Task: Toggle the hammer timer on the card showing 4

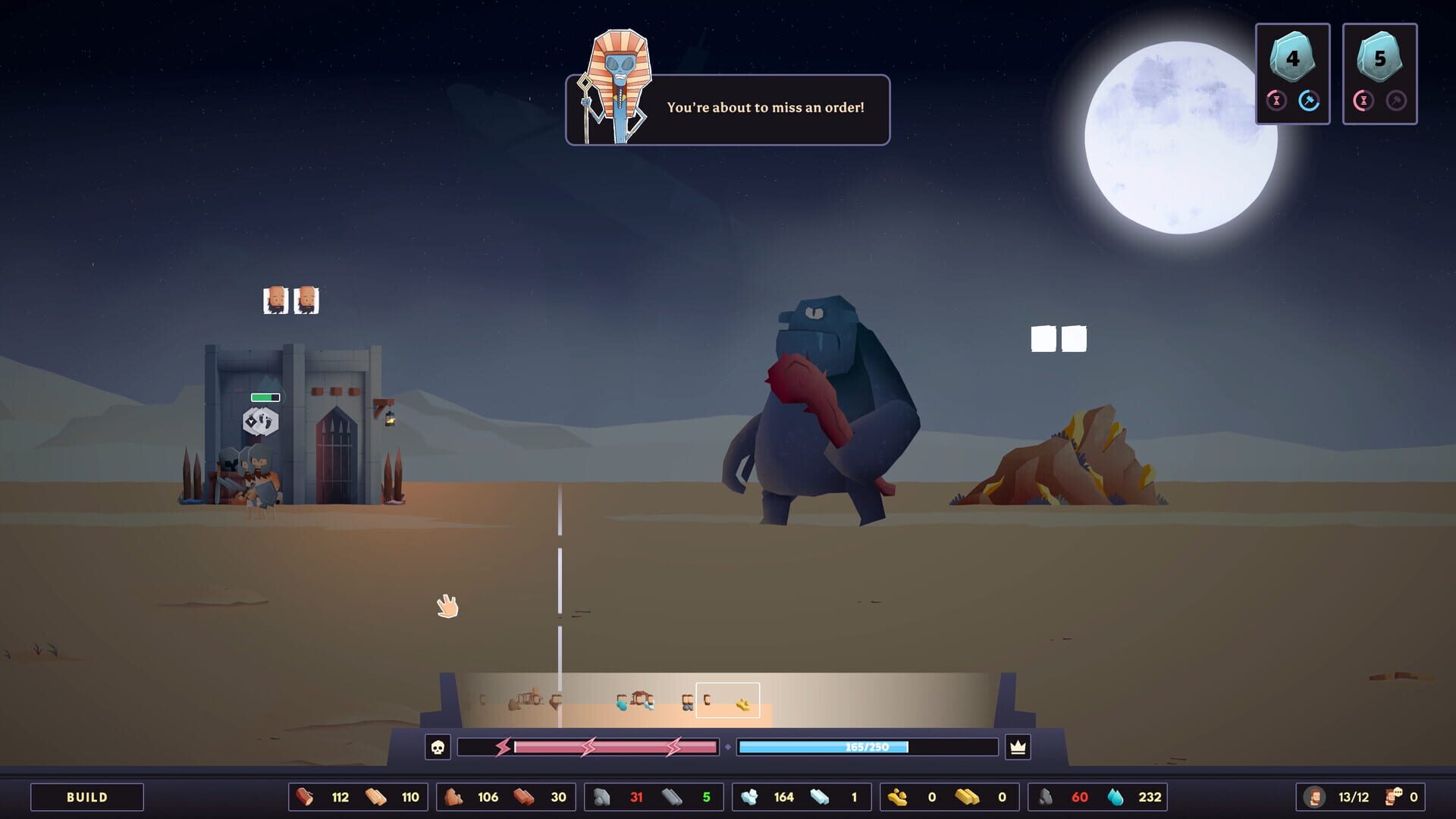Action: tap(1310, 101)
